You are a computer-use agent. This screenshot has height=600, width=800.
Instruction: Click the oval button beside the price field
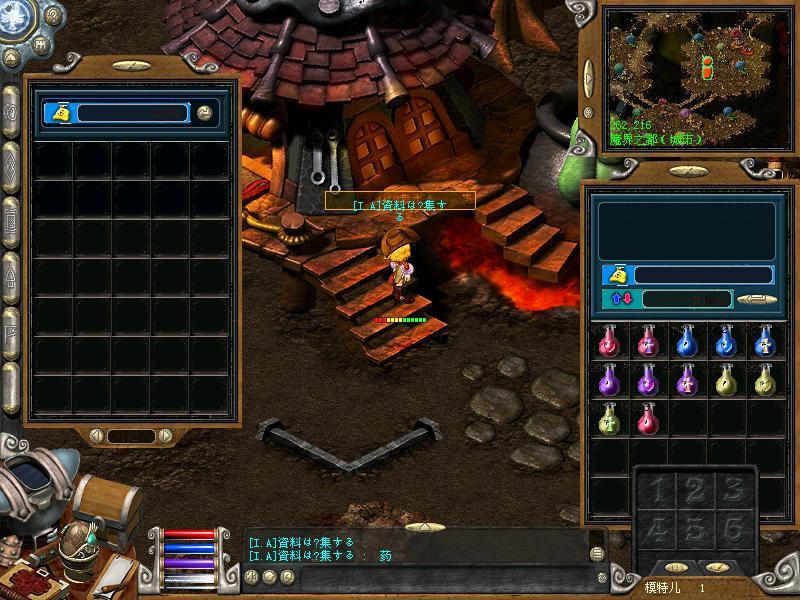(x=757, y=299)
